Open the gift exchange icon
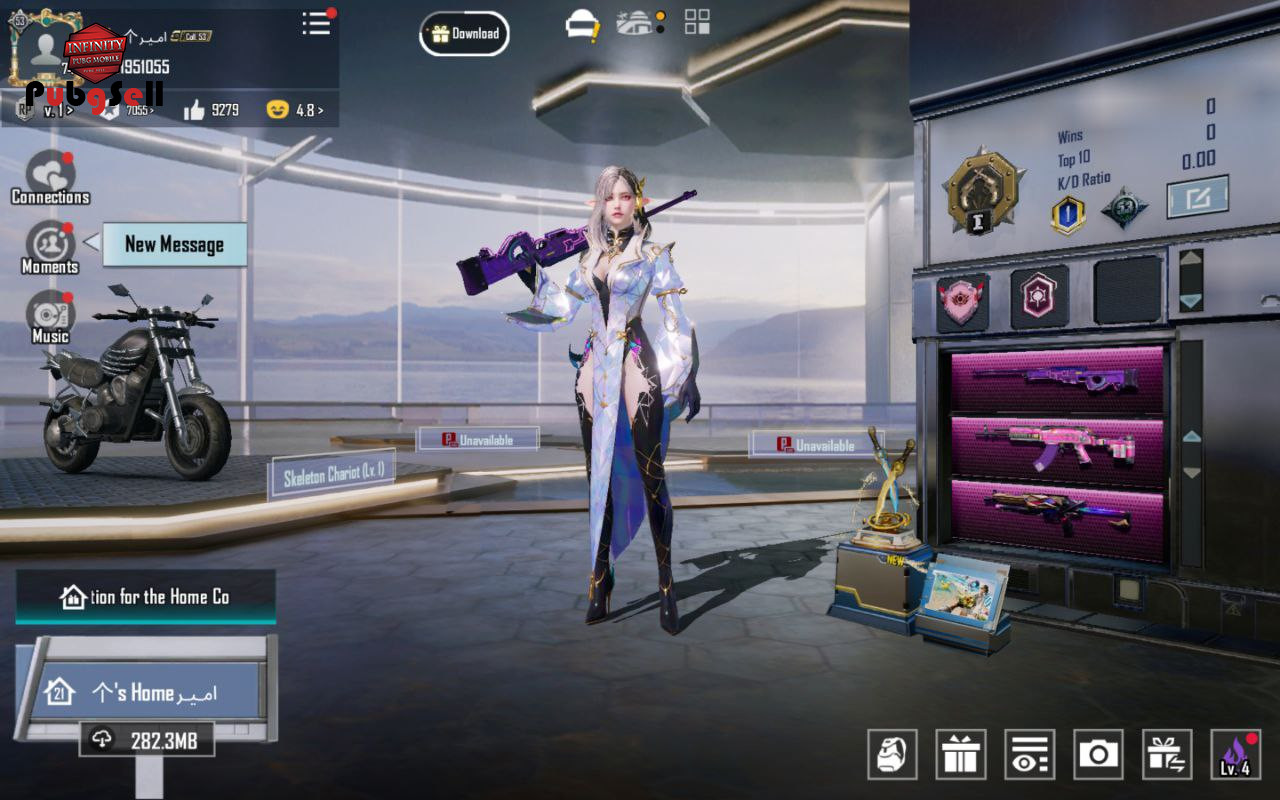 click(1167, 754)
